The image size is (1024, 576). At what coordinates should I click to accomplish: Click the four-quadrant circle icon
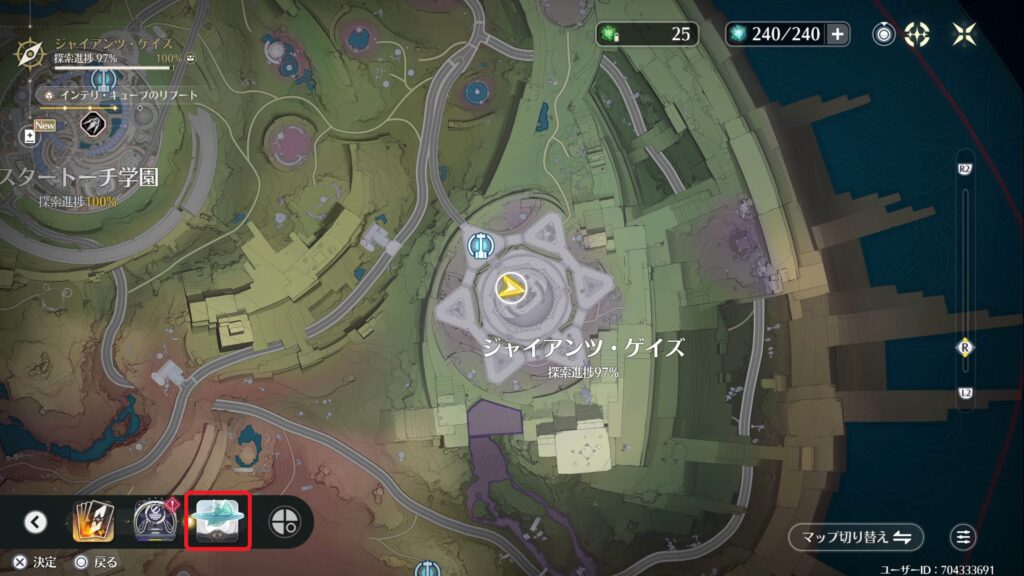pos(284,521)
